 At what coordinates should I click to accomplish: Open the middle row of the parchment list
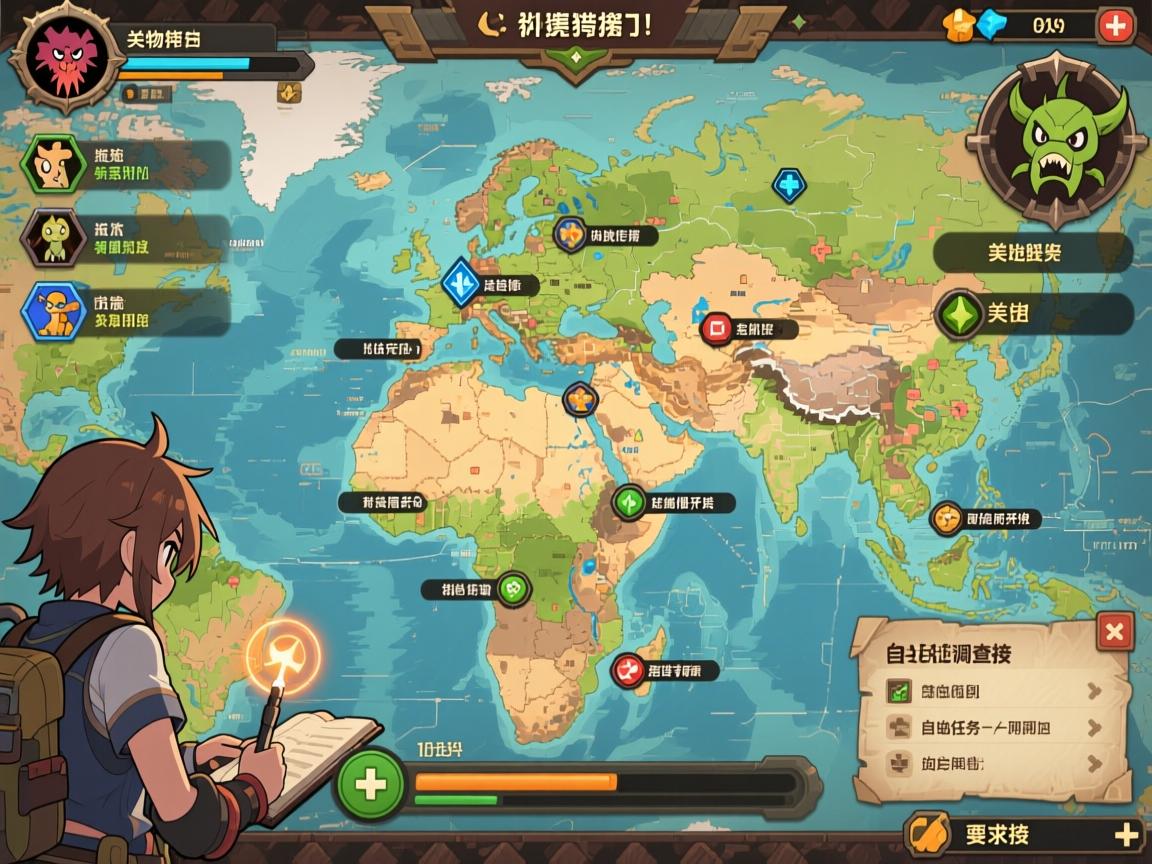[x=993, y=727]
